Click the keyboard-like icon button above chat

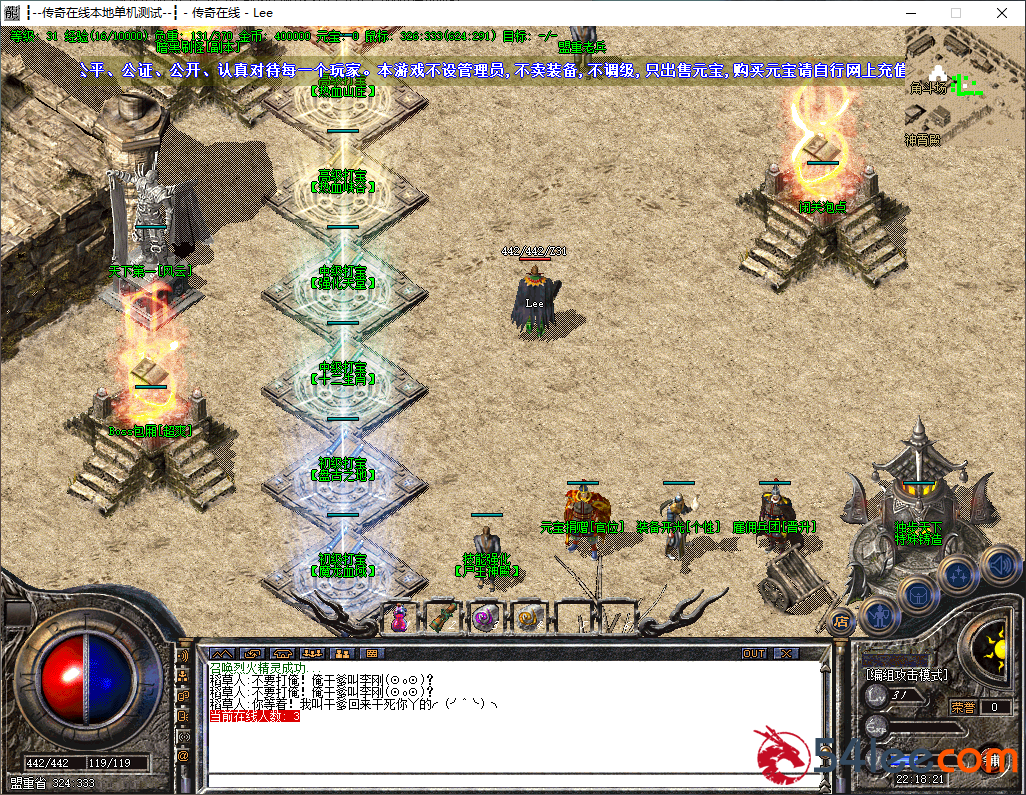click(372, 653)
